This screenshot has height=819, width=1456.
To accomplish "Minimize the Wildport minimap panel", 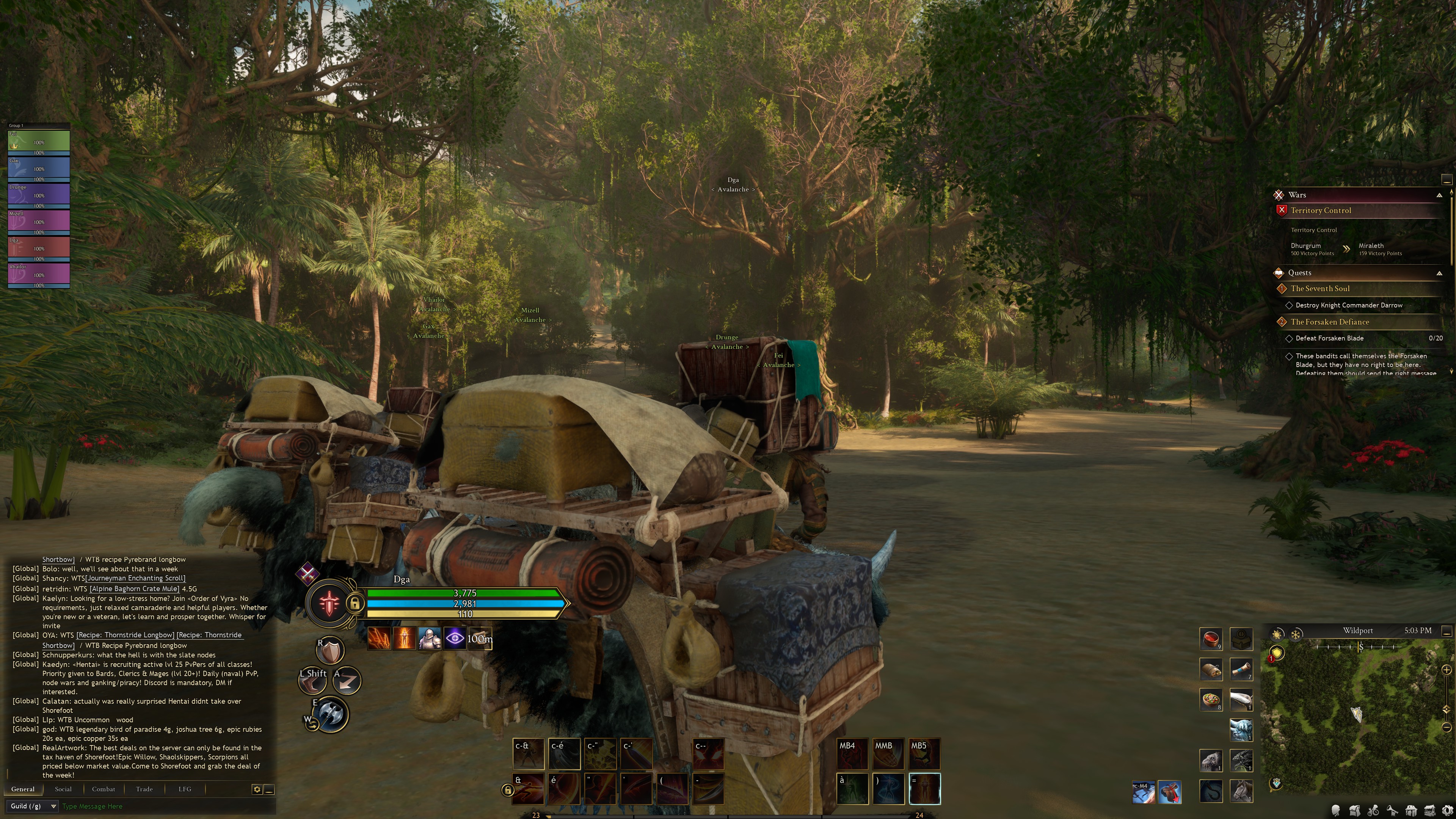I will pos(1447,631).
